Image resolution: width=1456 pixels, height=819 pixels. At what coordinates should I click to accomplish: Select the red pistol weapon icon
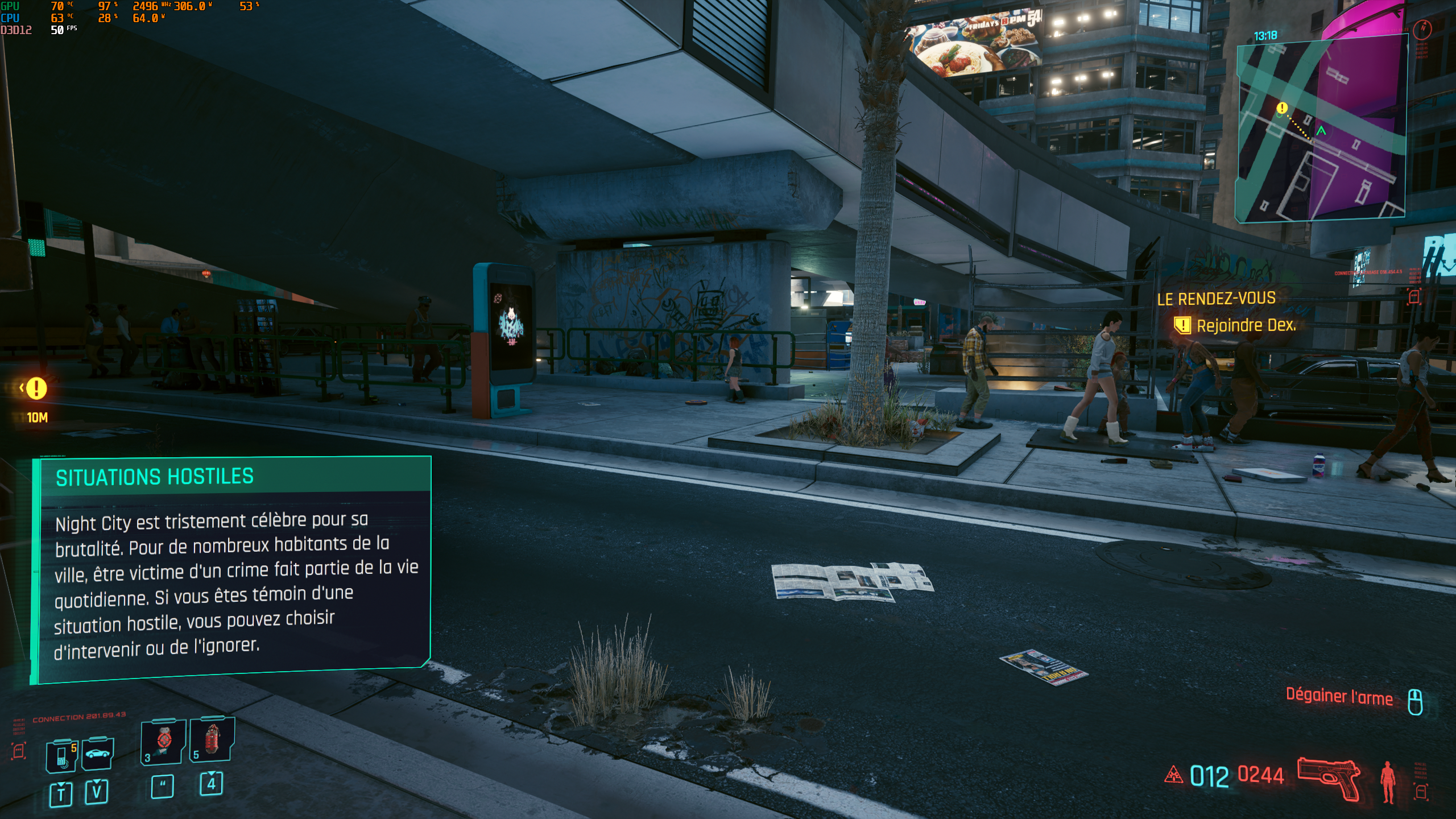(x=1328, y=778)
